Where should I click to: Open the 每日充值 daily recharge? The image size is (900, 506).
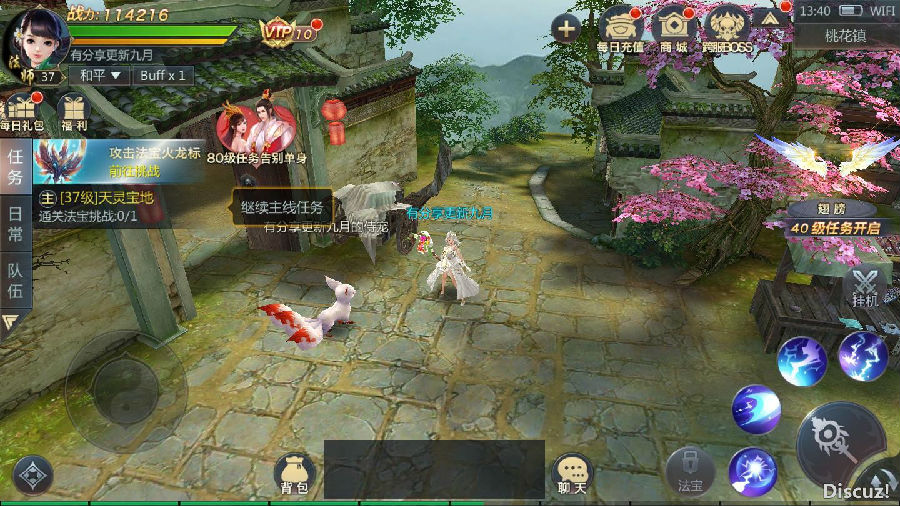pos(622,32)
